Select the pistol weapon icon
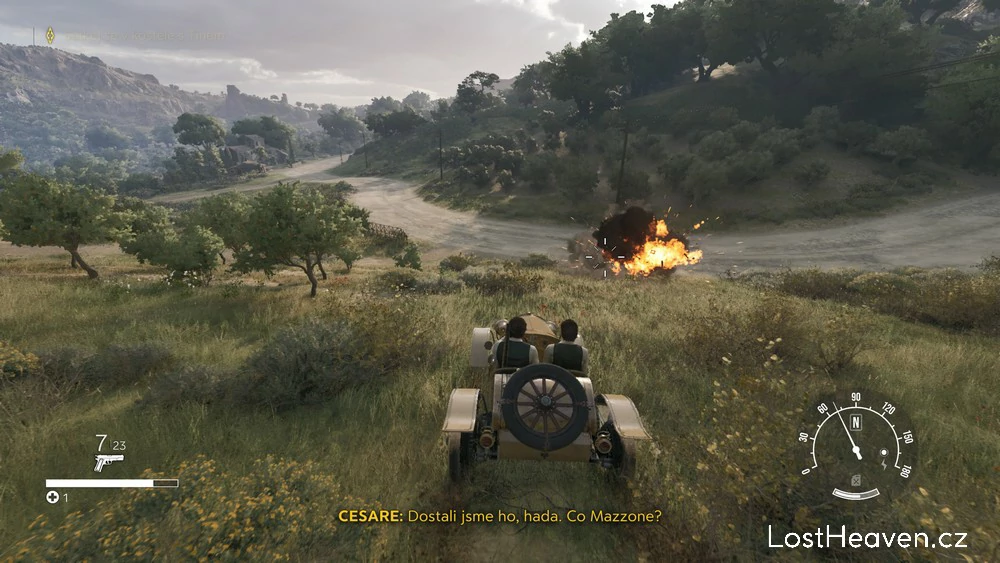 (x=108, y=462)
